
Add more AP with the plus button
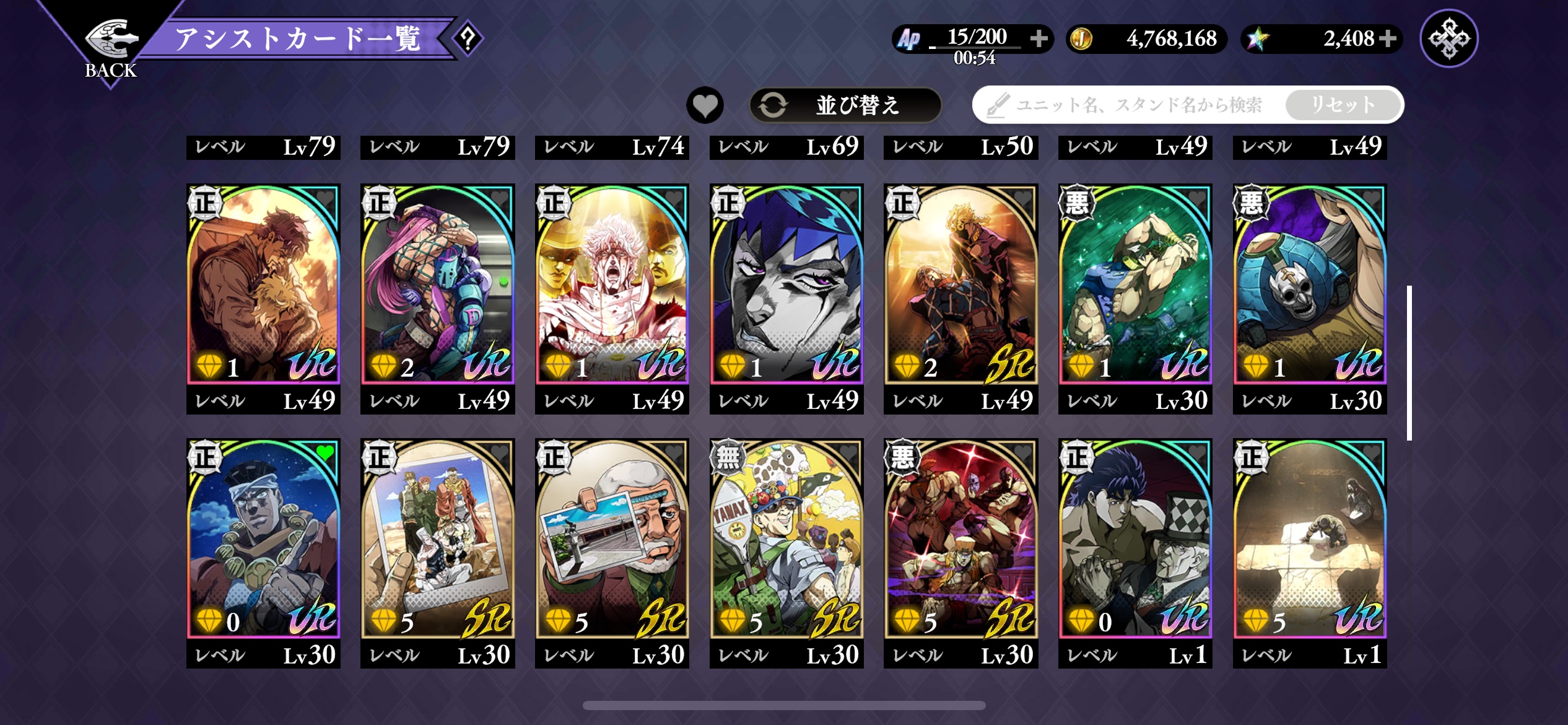[x=1039, y=38]
